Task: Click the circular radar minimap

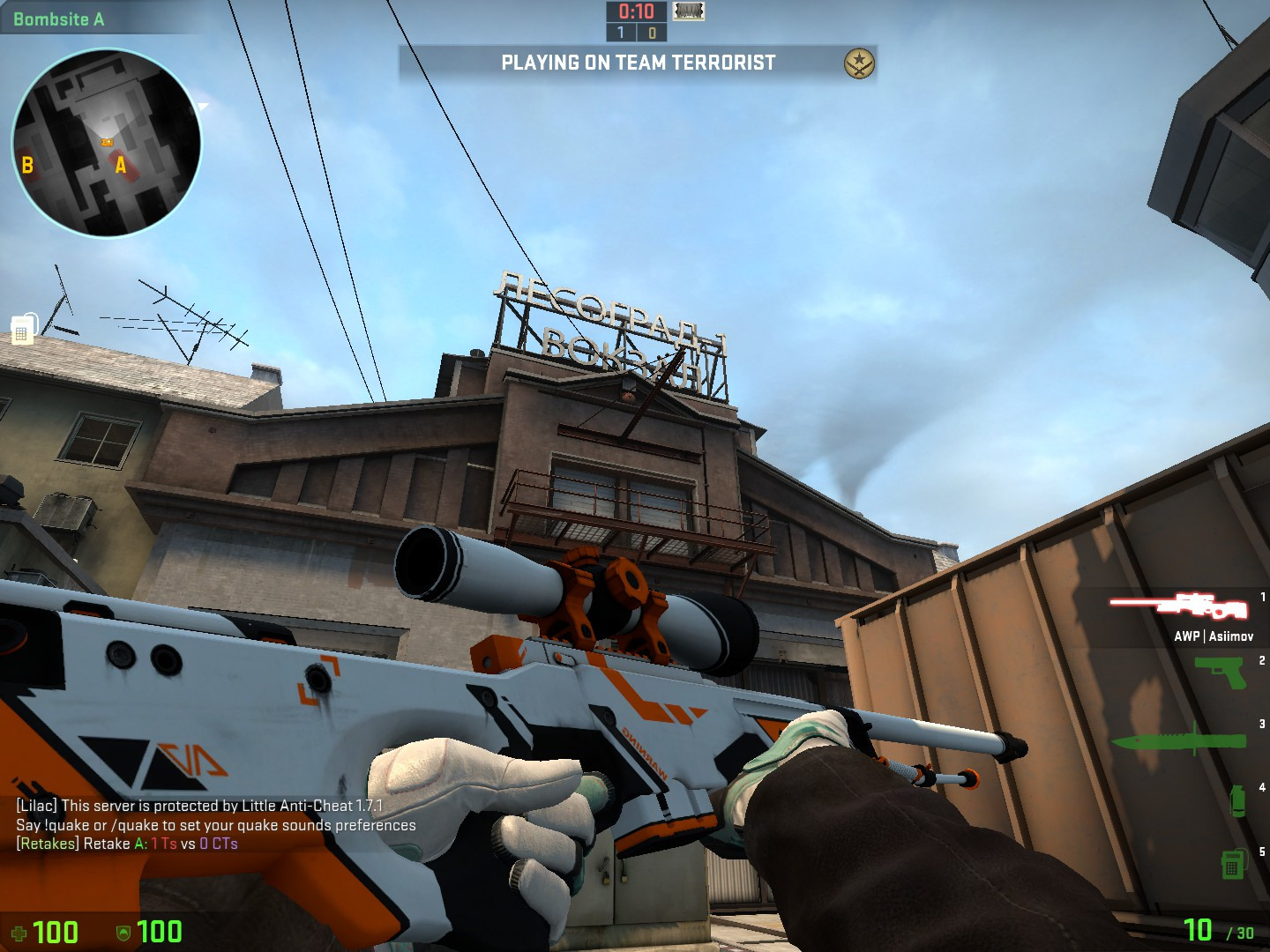Action: point(106,143)
